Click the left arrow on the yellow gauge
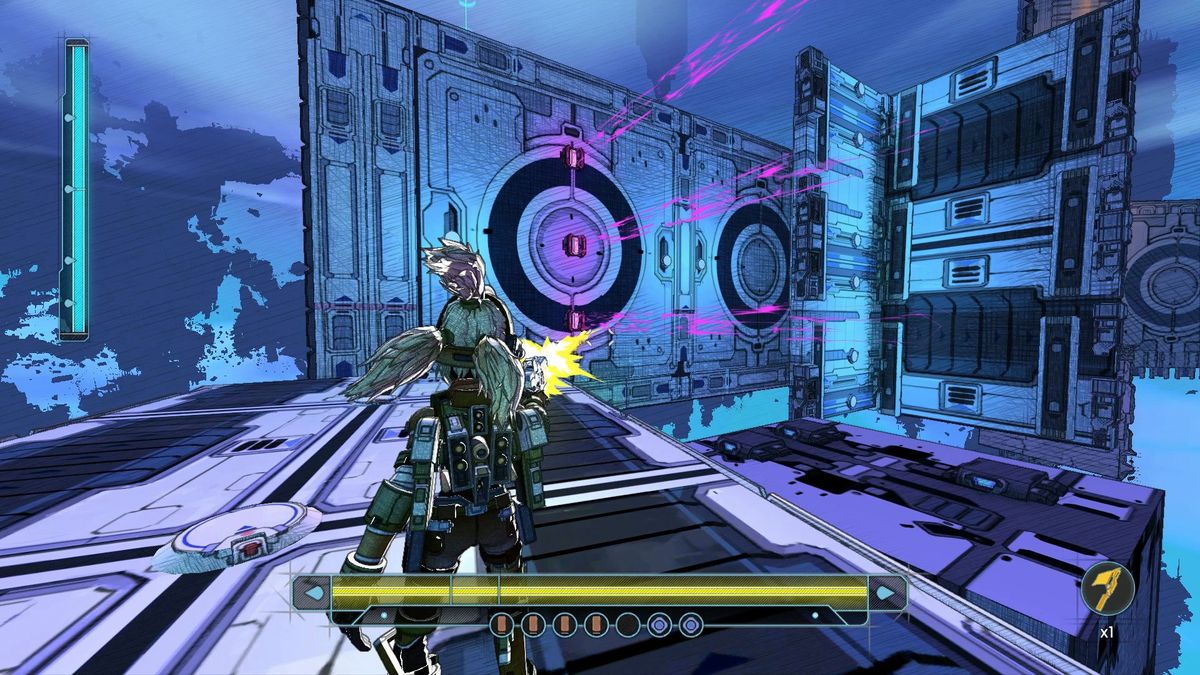This screenshot has width=1200, height=675. [313, 593]
